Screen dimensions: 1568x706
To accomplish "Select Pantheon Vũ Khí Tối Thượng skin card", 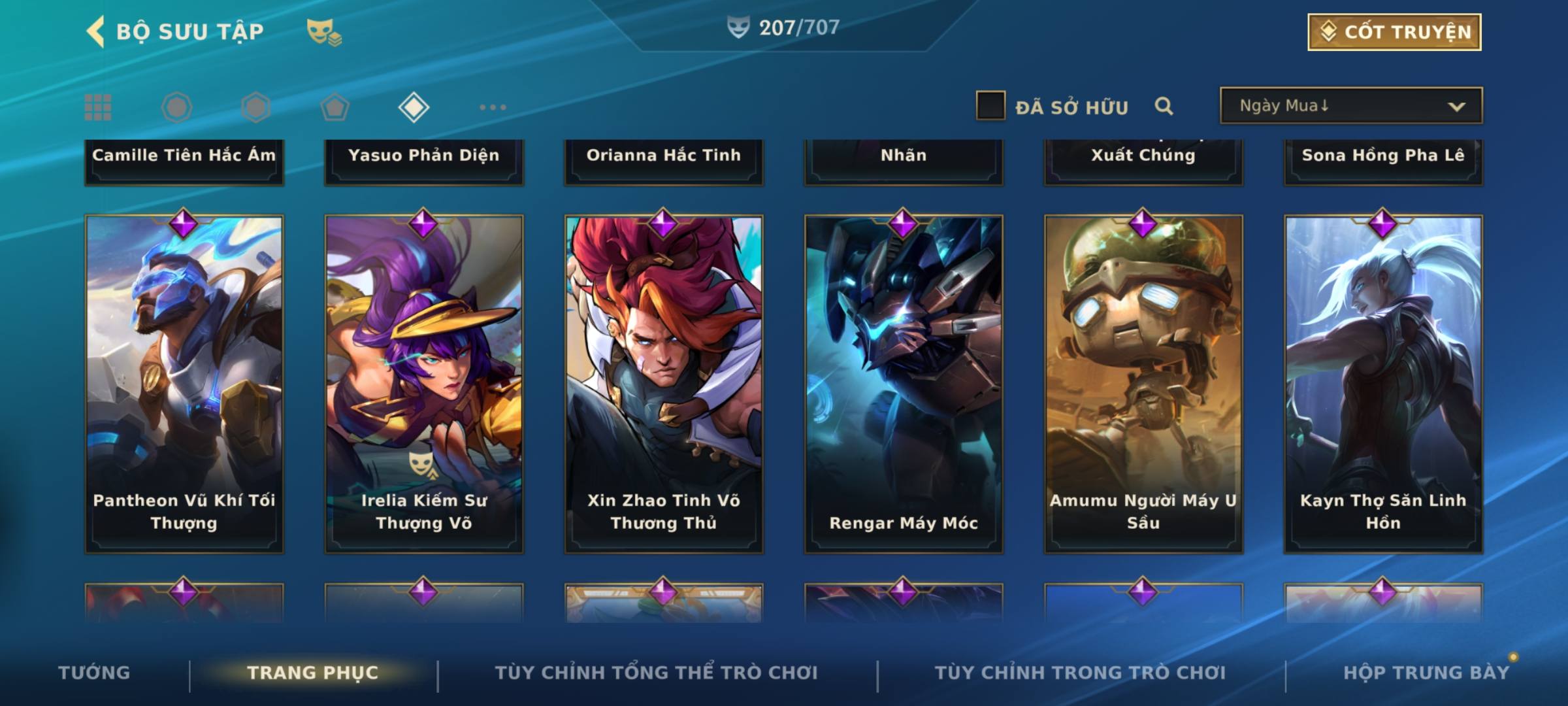I will point(184,384).
